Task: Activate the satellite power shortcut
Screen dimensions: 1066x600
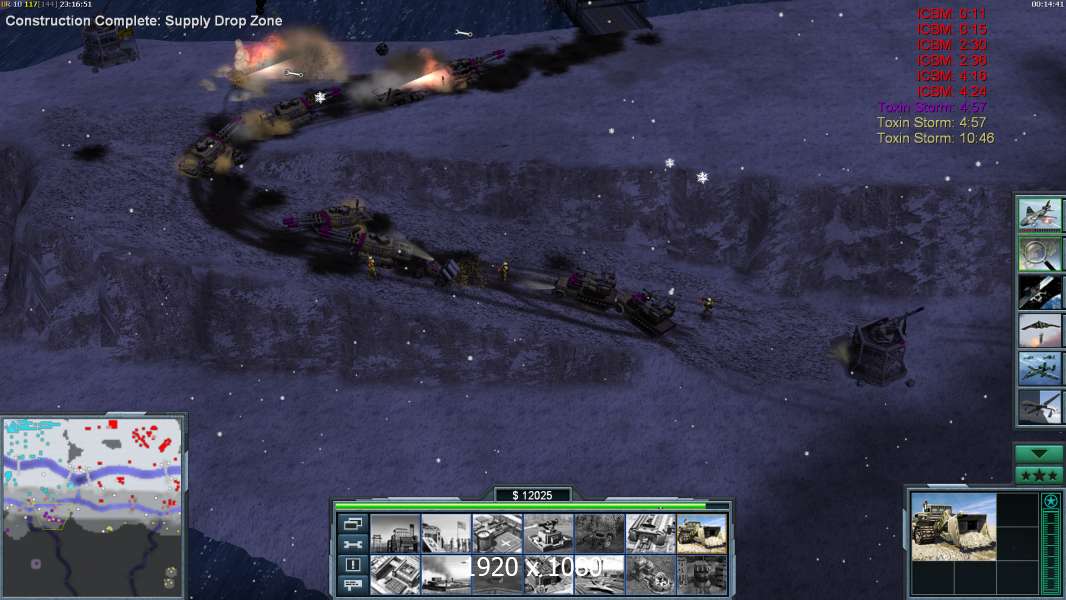Action: 1039,291
